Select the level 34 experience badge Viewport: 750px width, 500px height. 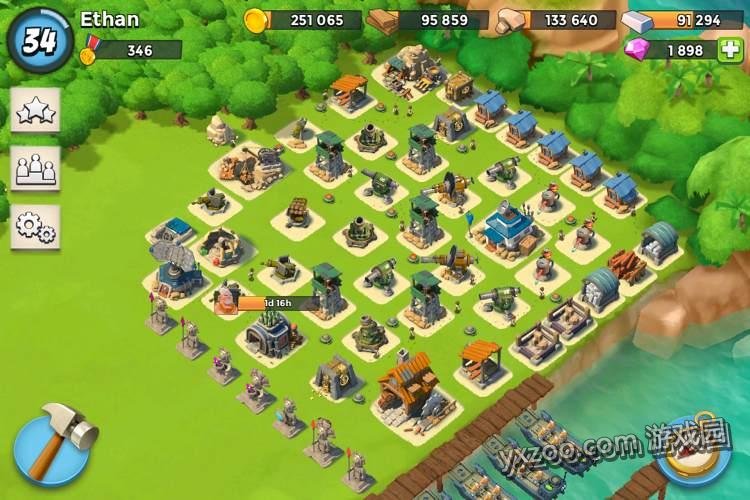(x=39, y=40)
